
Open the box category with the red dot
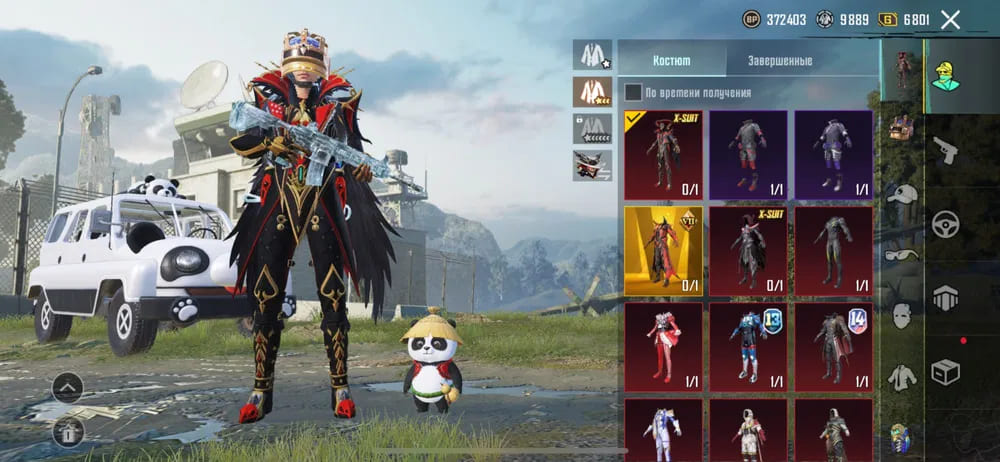[945, 371]
